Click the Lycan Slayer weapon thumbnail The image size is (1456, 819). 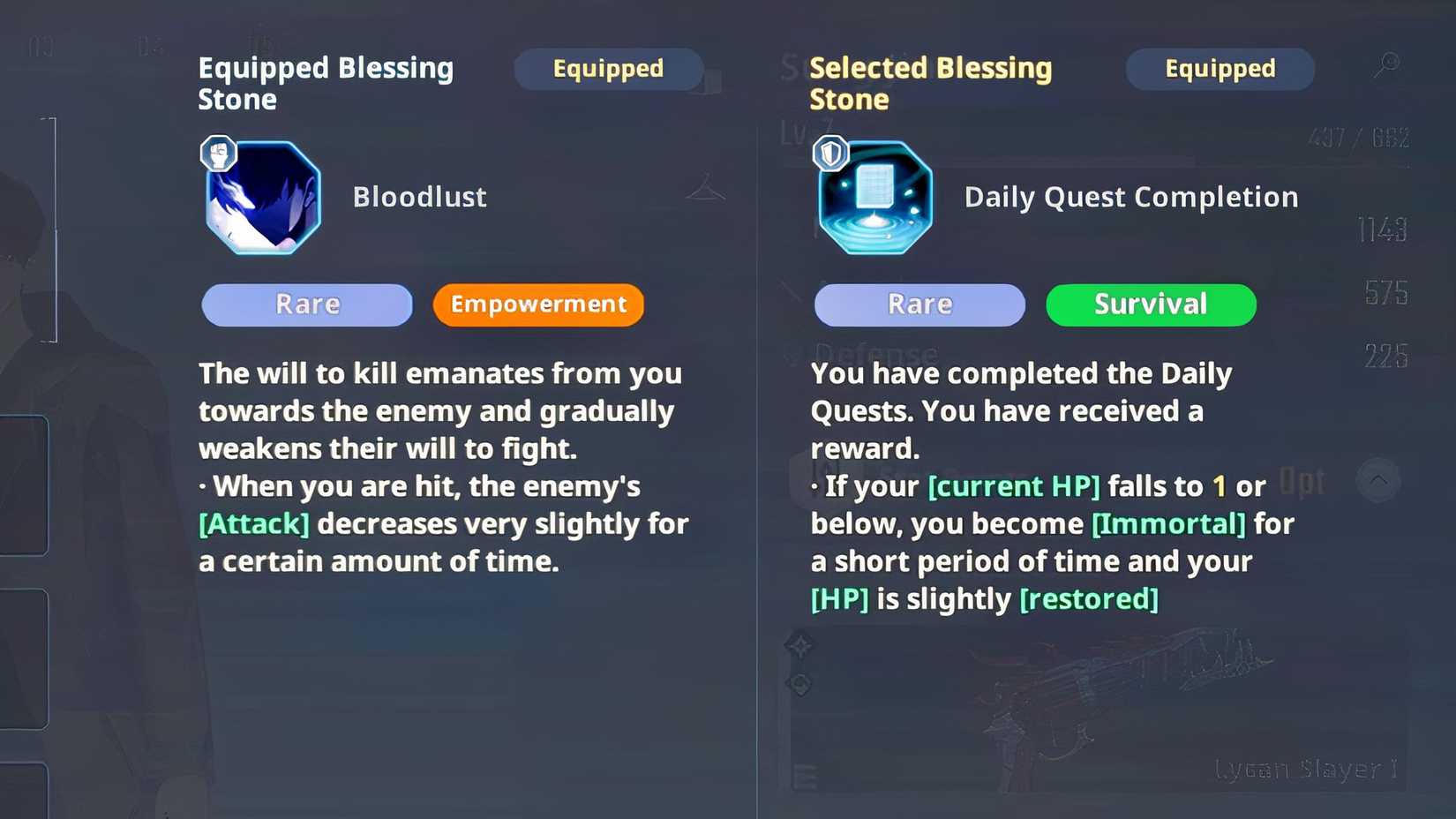click(1103, 697)
